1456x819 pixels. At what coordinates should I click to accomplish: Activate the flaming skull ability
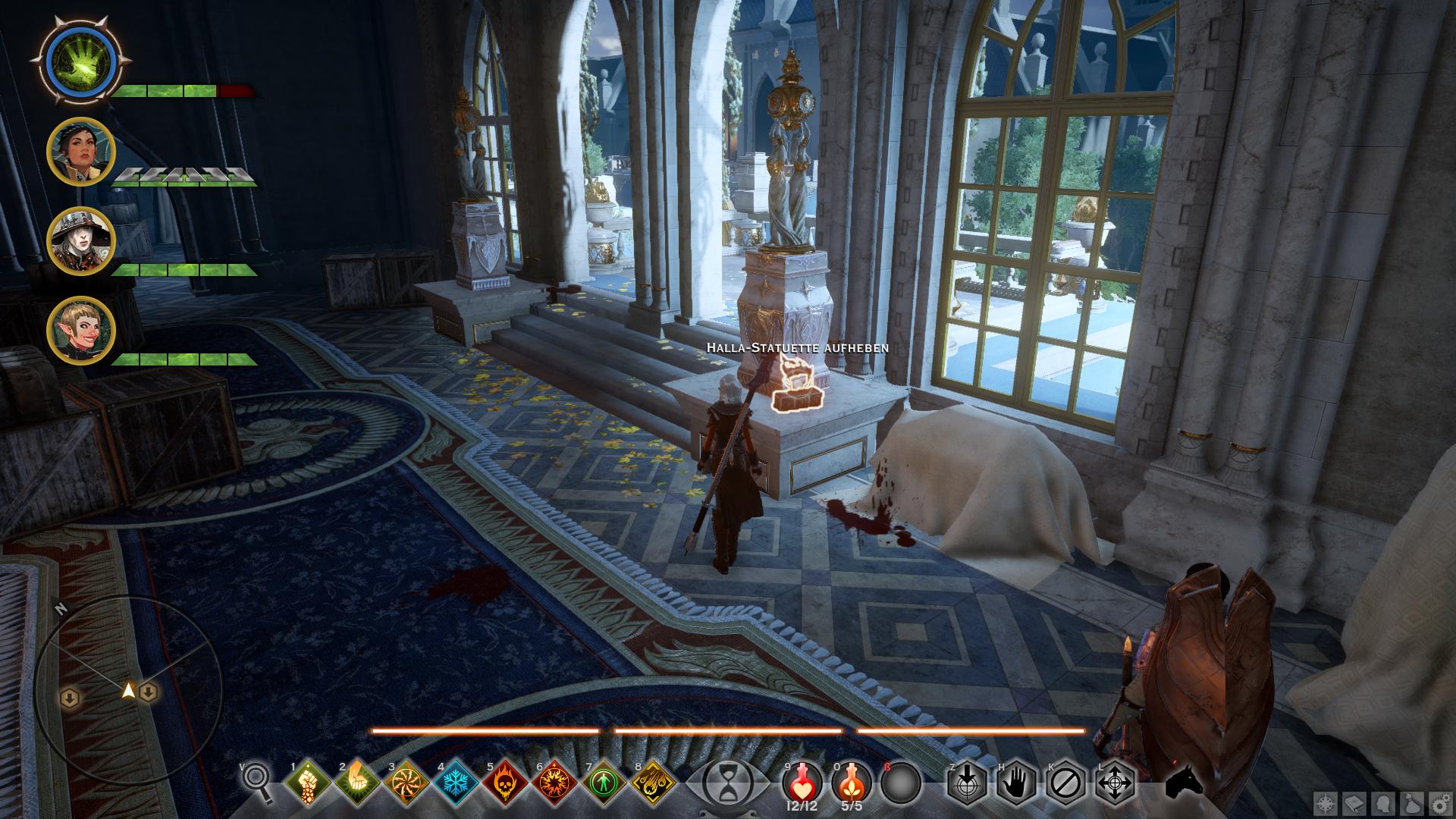[x=506, y=783]
